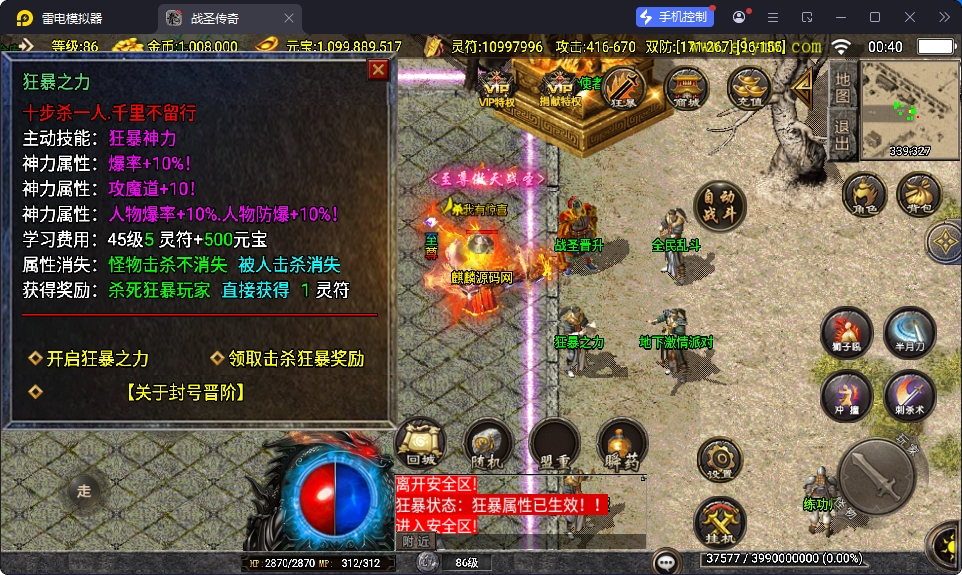Activate the 半月刀 skill
Viewport: 962px width, 575px height.
[909, 332]
